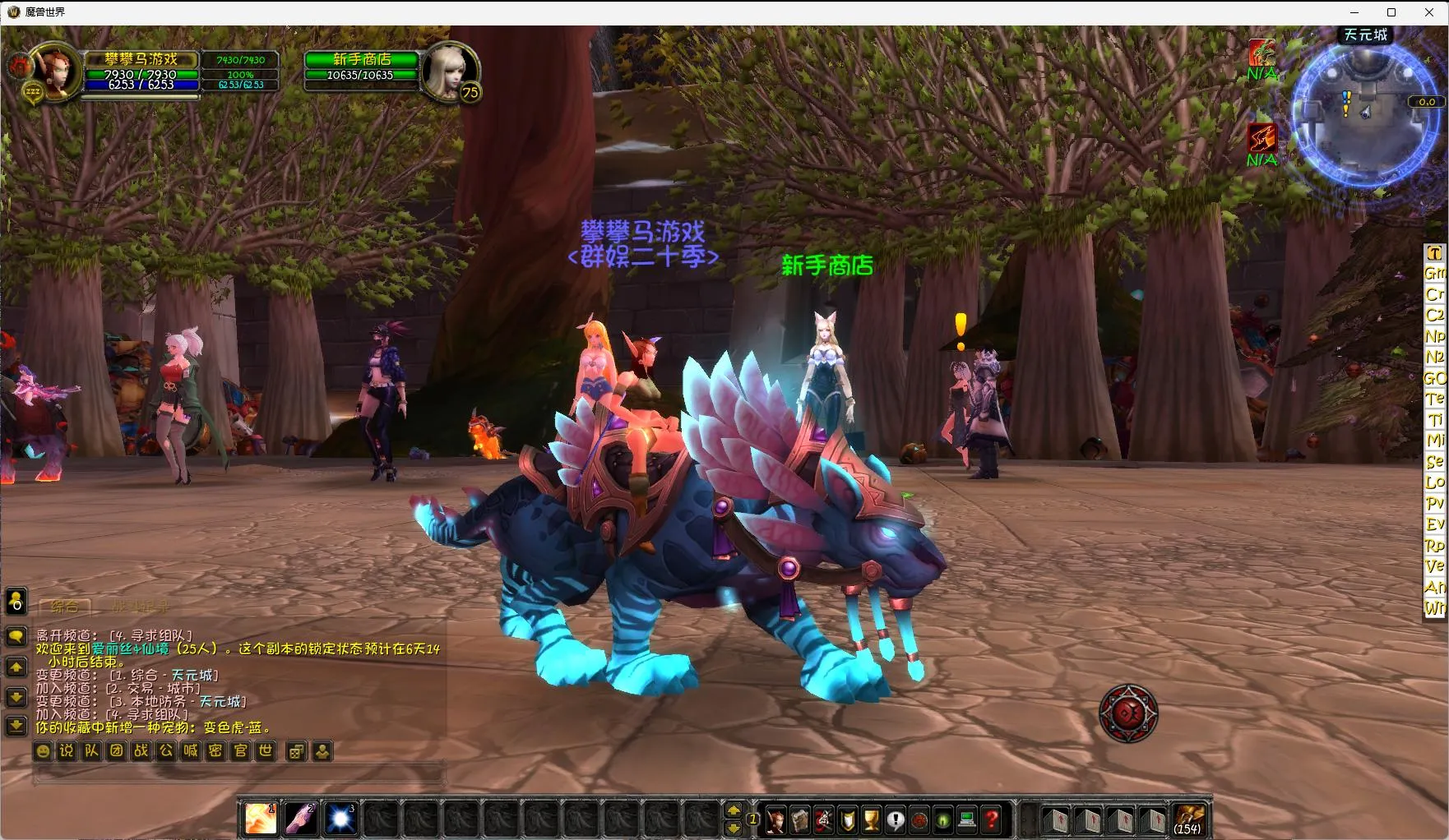Select the 说 say channel button

point(67,750)
